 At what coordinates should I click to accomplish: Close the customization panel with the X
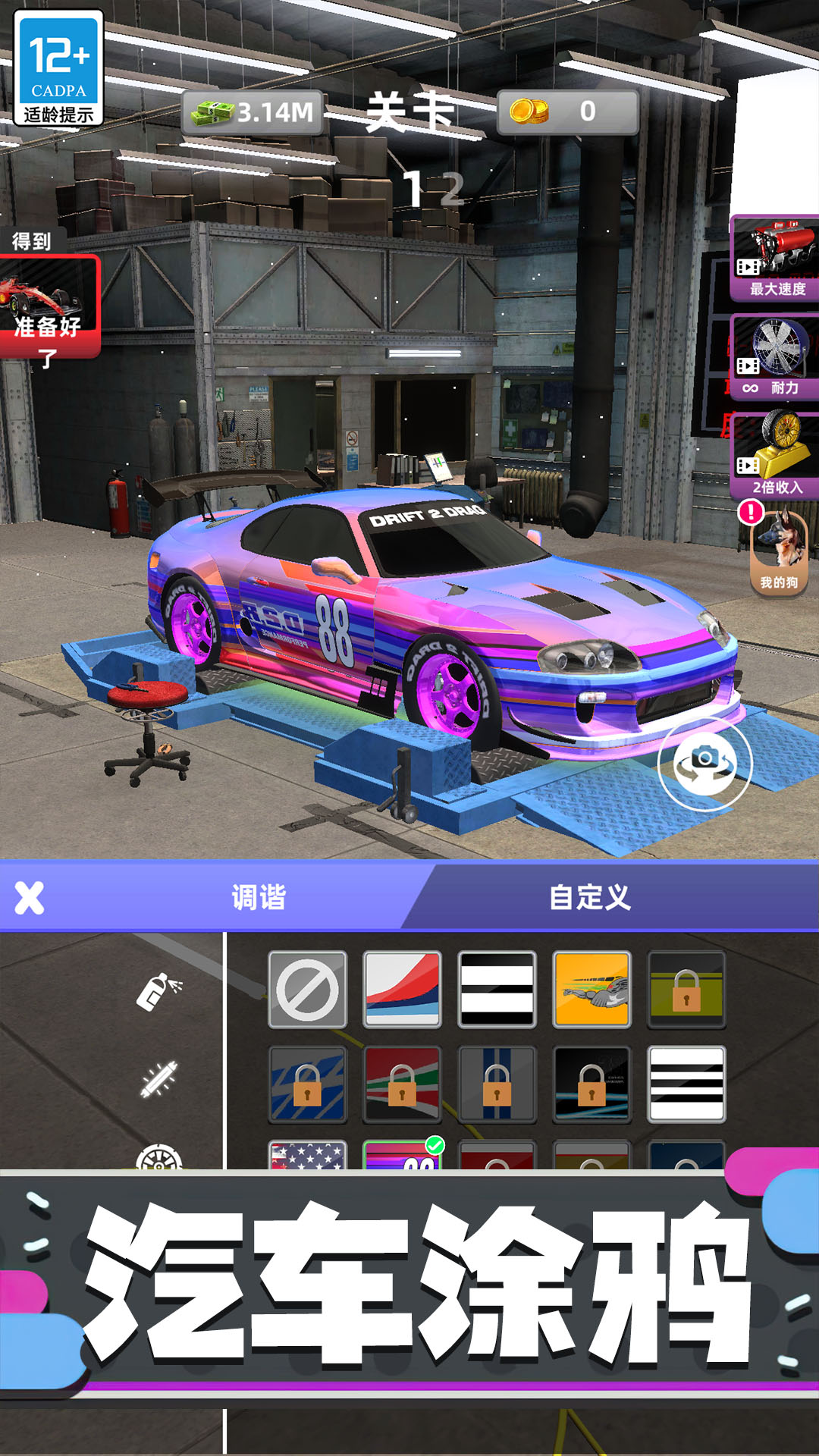pyautogui.click(x=30, y=898)
